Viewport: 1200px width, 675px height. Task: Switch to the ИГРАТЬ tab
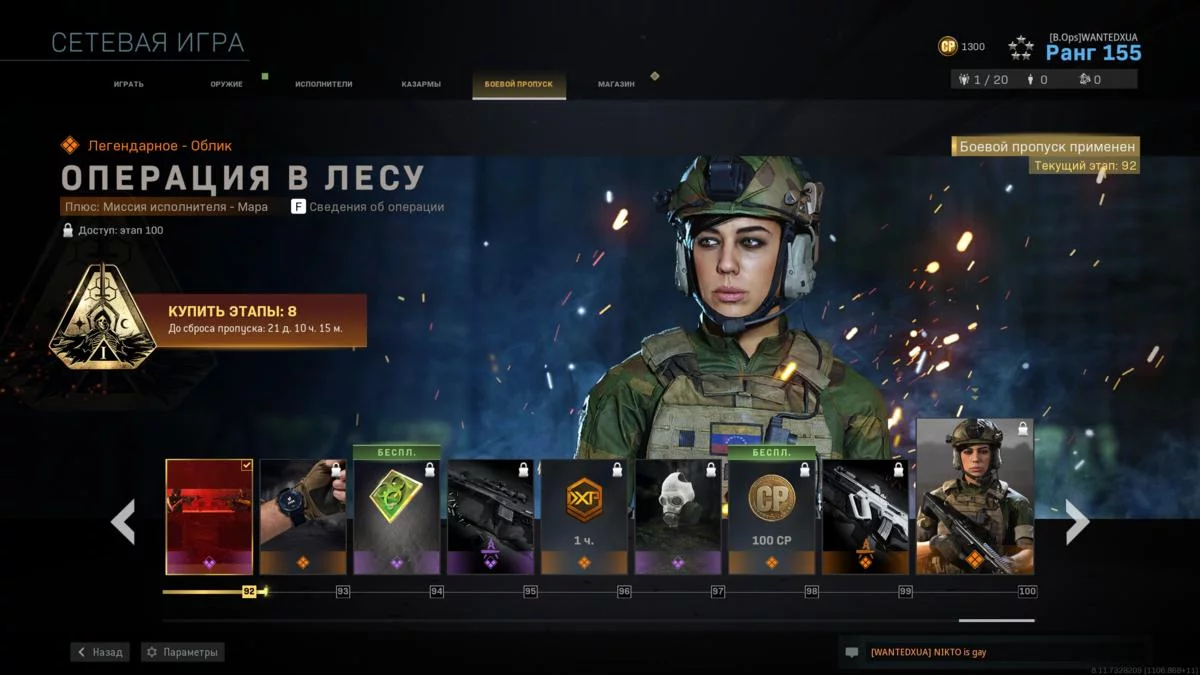click(128, 84)
